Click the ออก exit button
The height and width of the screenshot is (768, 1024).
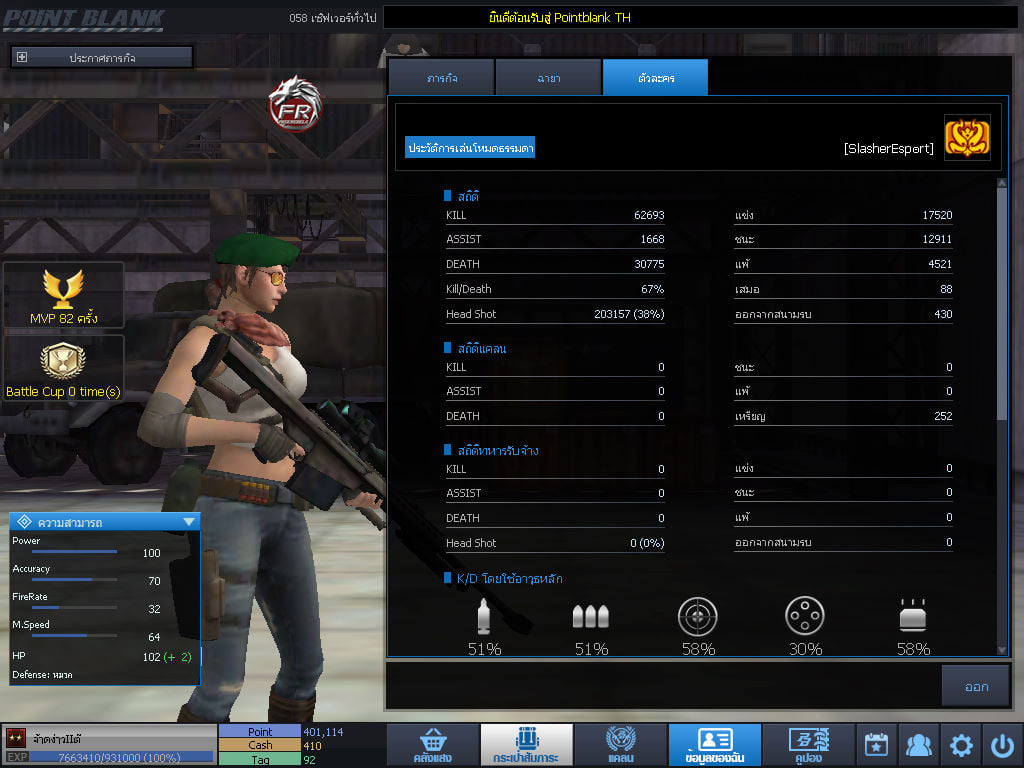tap(976, 686)
